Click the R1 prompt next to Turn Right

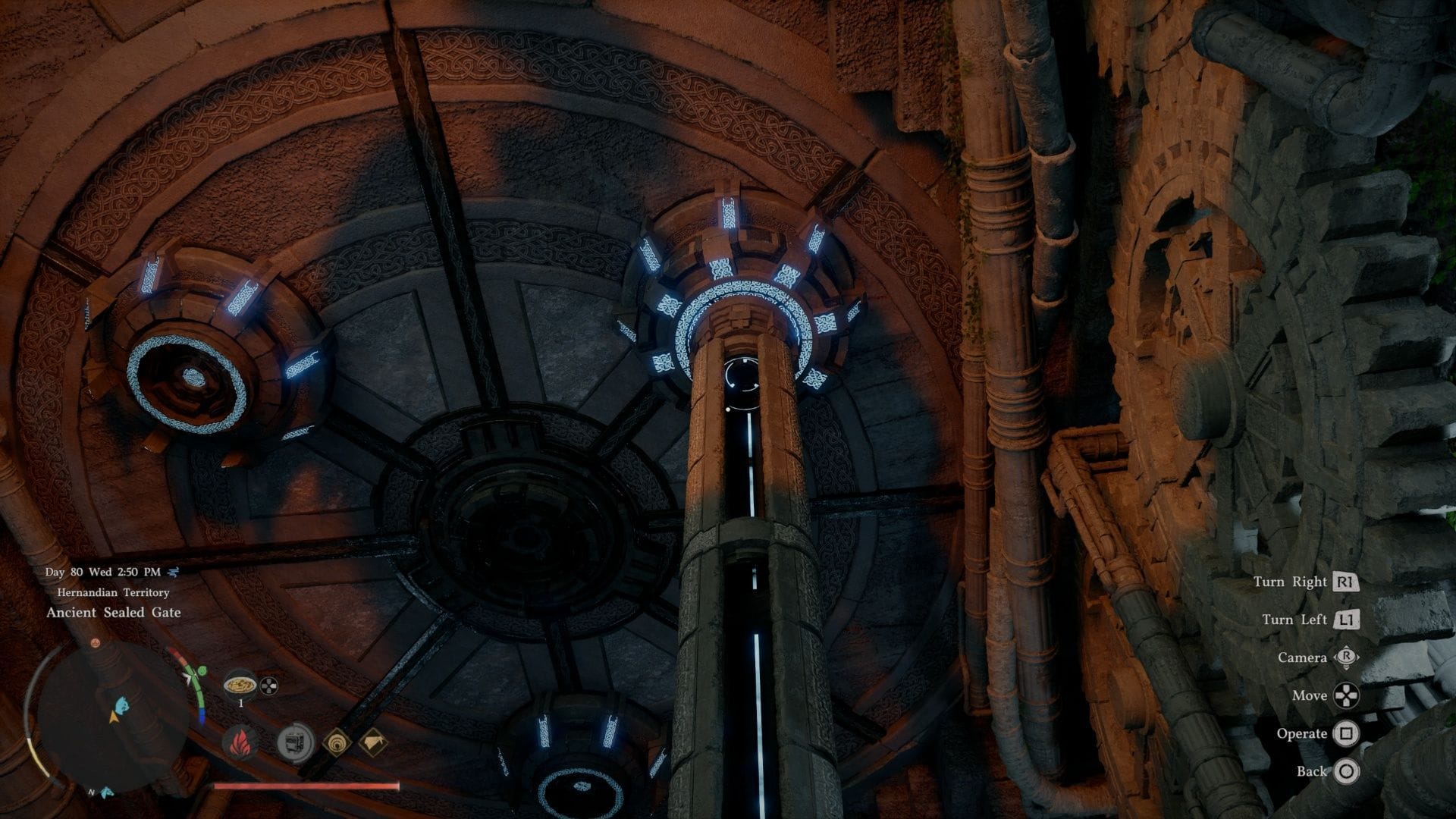(1345, 583)
